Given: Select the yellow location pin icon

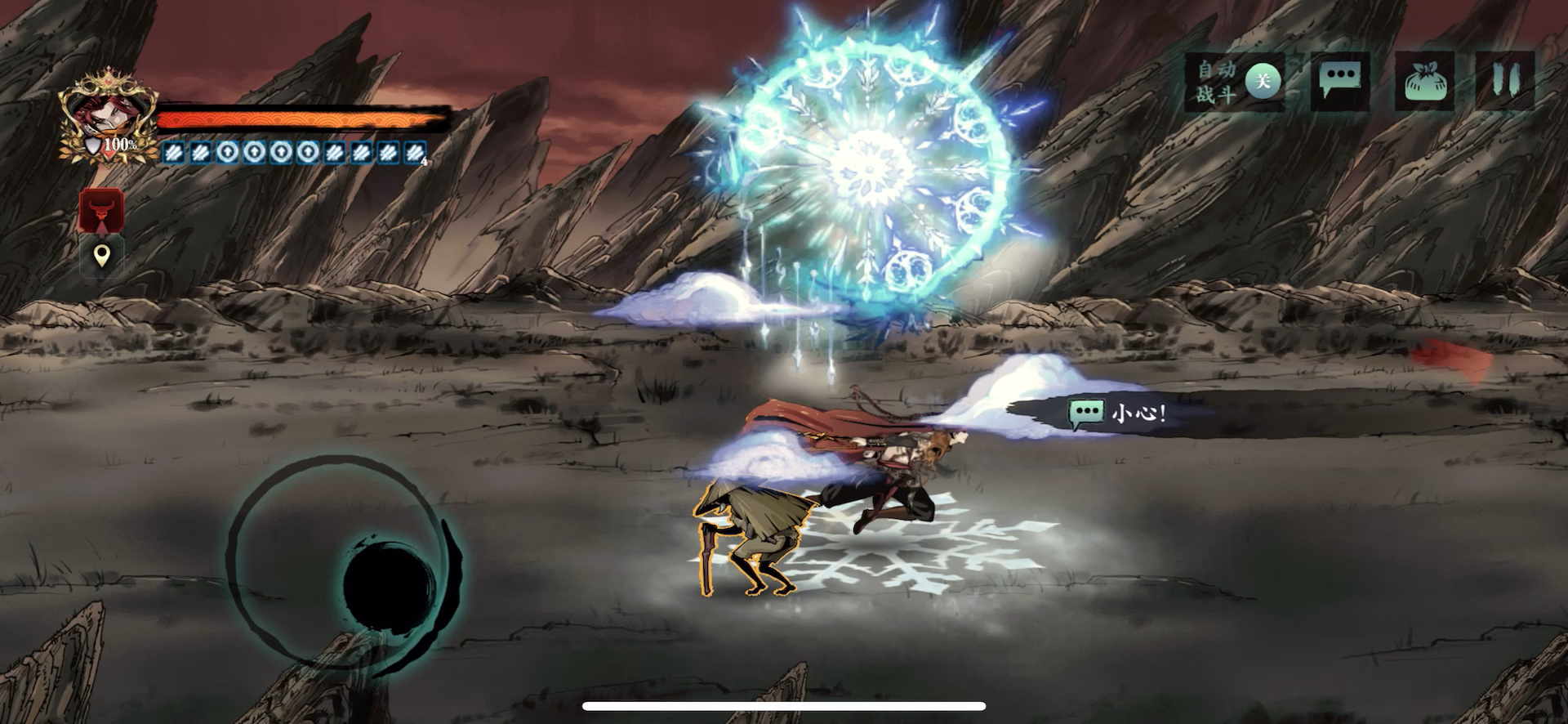Looking at the screenshot, I should click(x=101, y=257).
